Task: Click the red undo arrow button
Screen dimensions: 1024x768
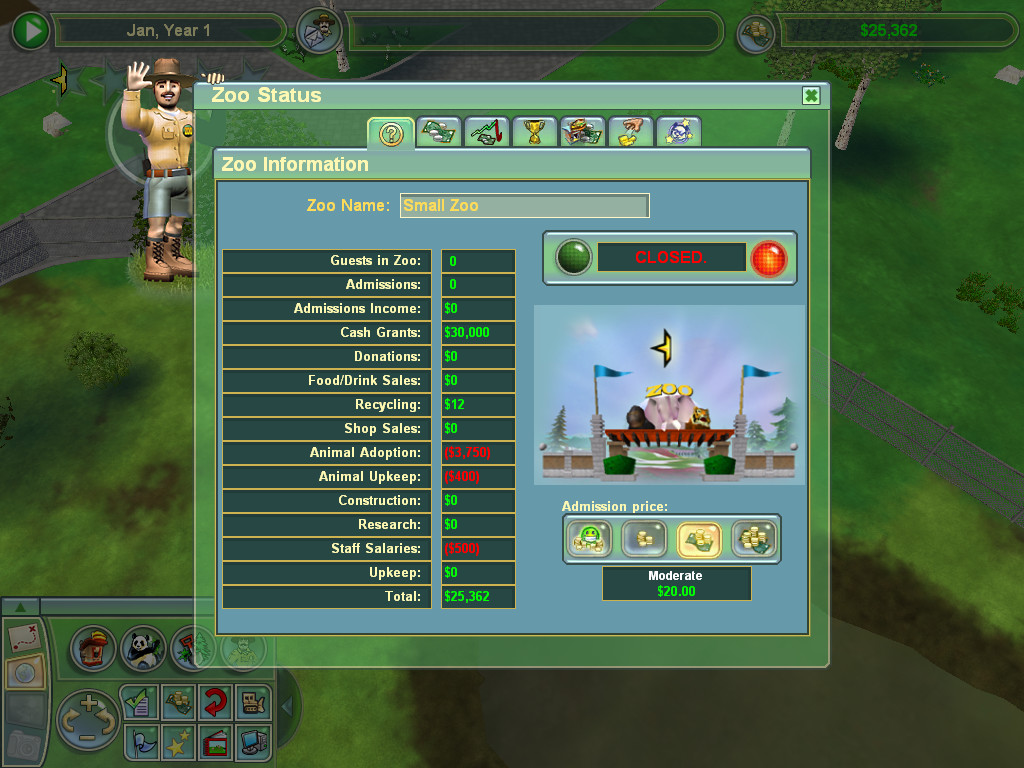Action: coord(213,702)
